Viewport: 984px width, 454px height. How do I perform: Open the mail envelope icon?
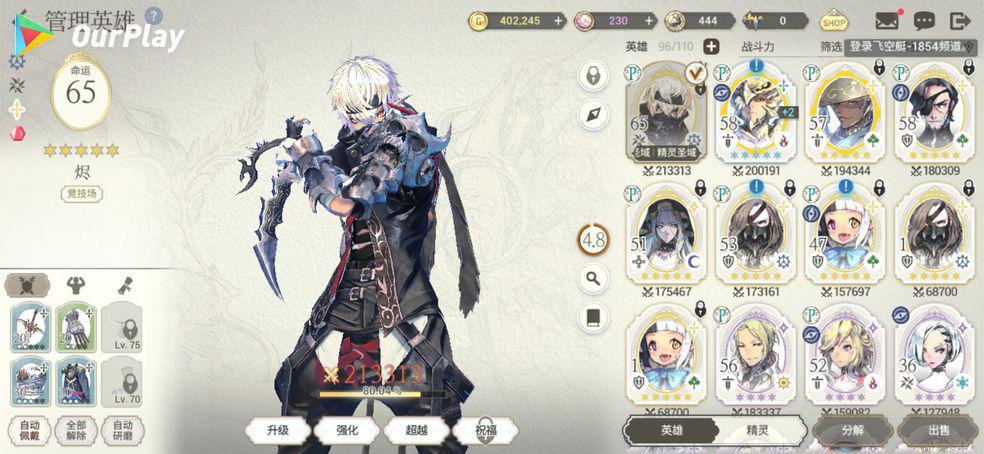coord(887,20)
